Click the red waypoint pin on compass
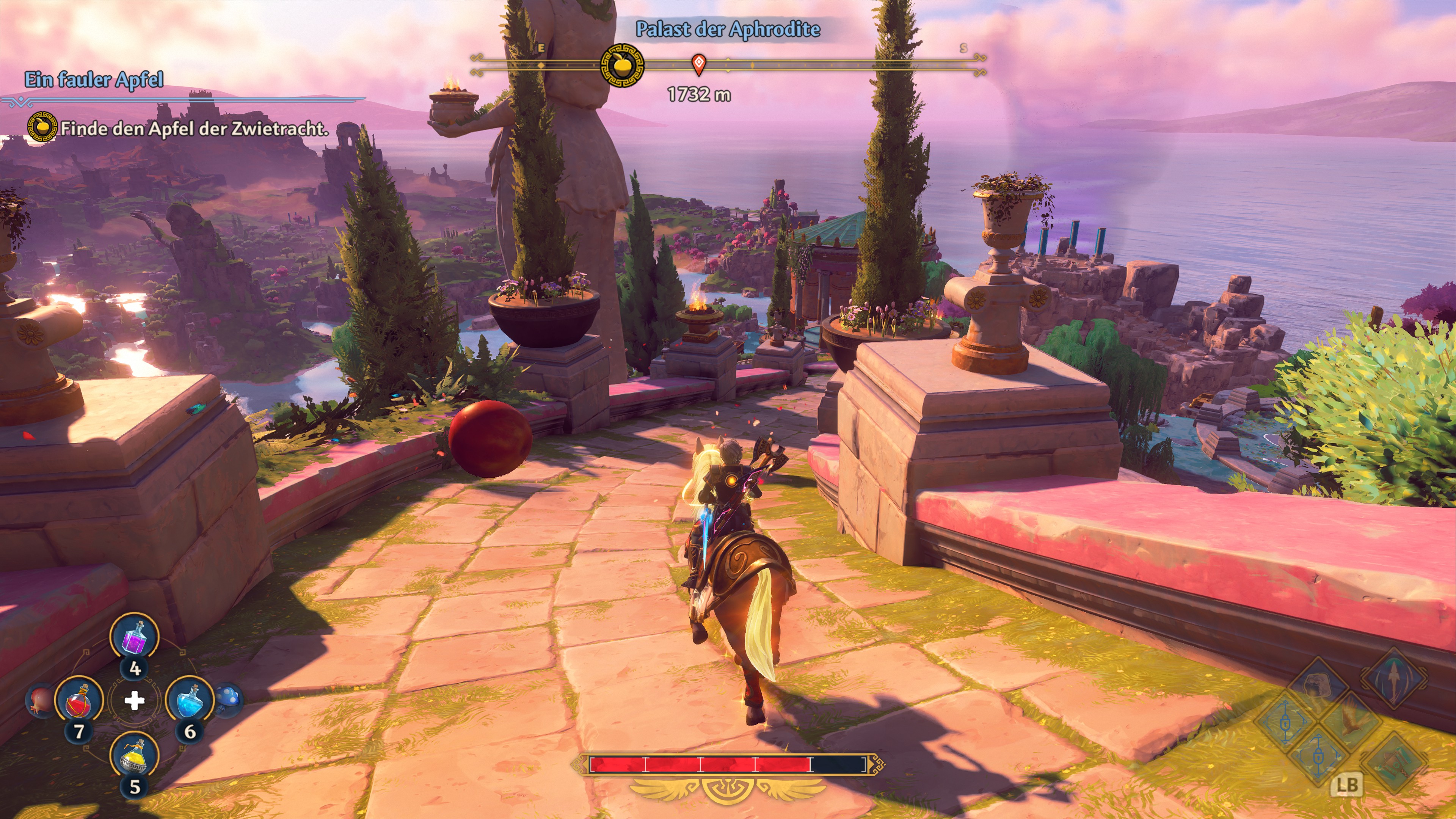Viewport: 1456px width, 819px height. point(698,64)
